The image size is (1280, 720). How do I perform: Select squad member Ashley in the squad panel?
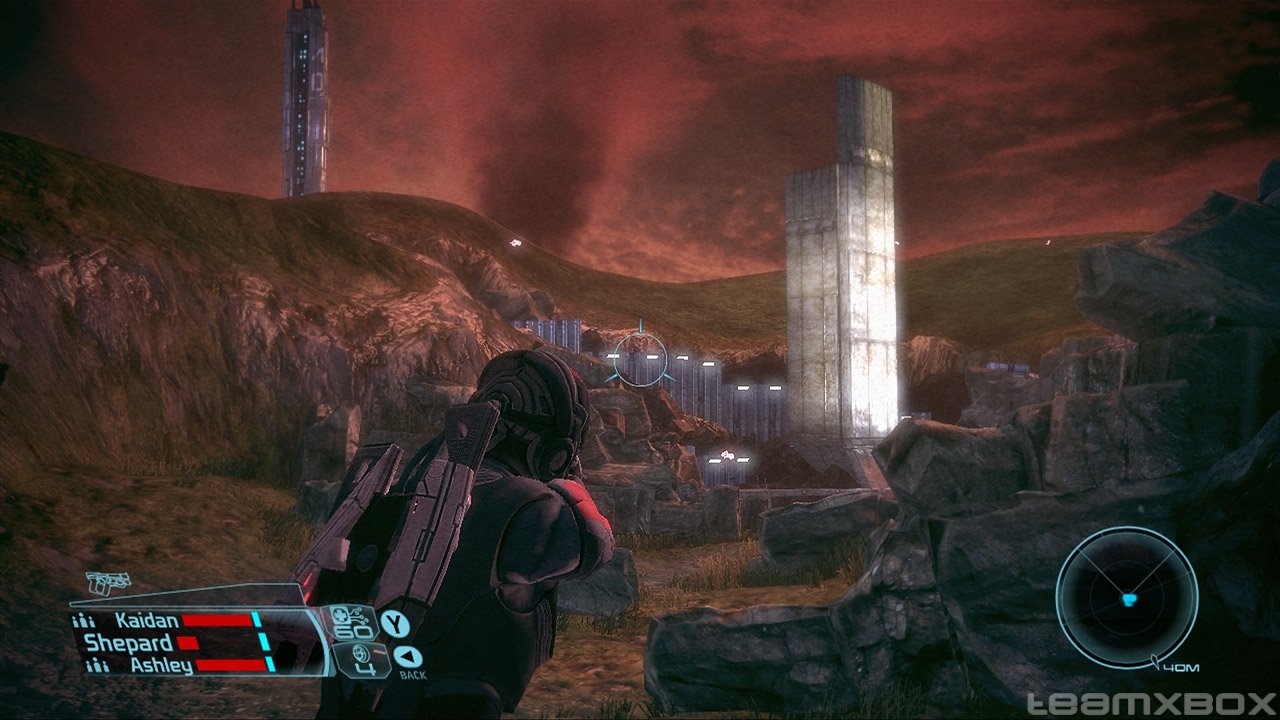[158, 665]
